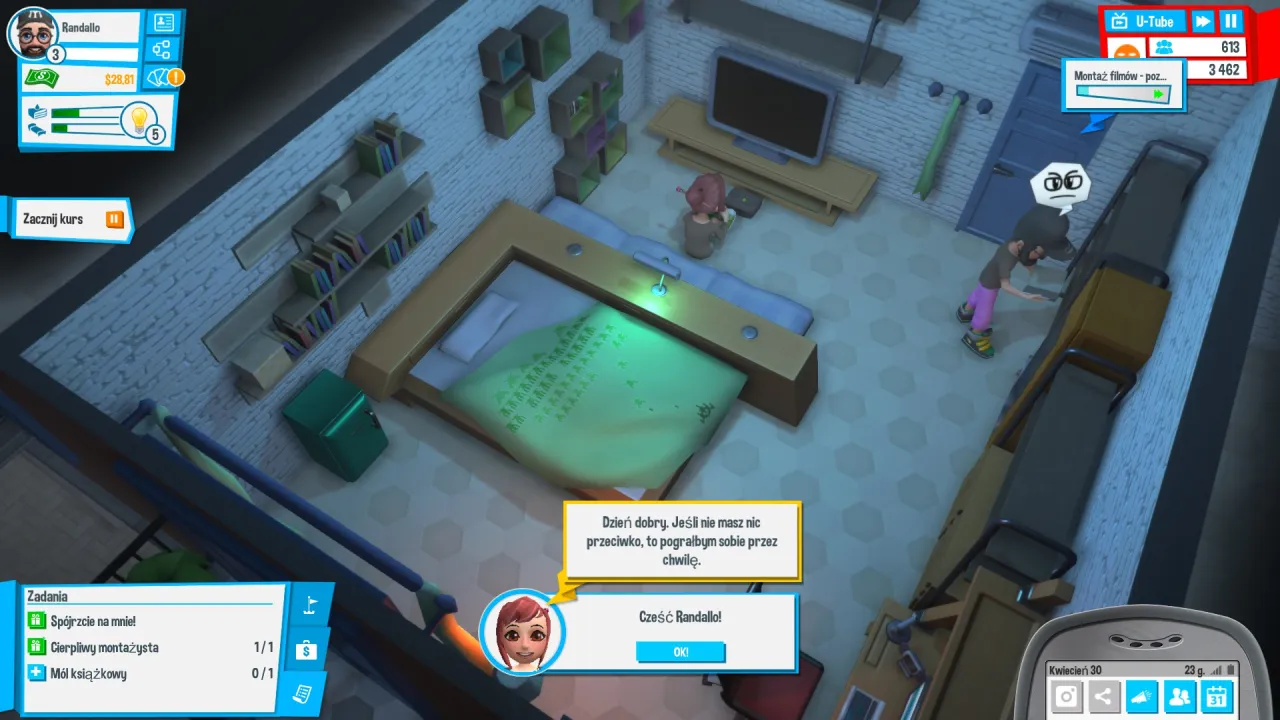
Task: Select the Spójrzcie na mnie! task
Action: (x=95, y=621)
